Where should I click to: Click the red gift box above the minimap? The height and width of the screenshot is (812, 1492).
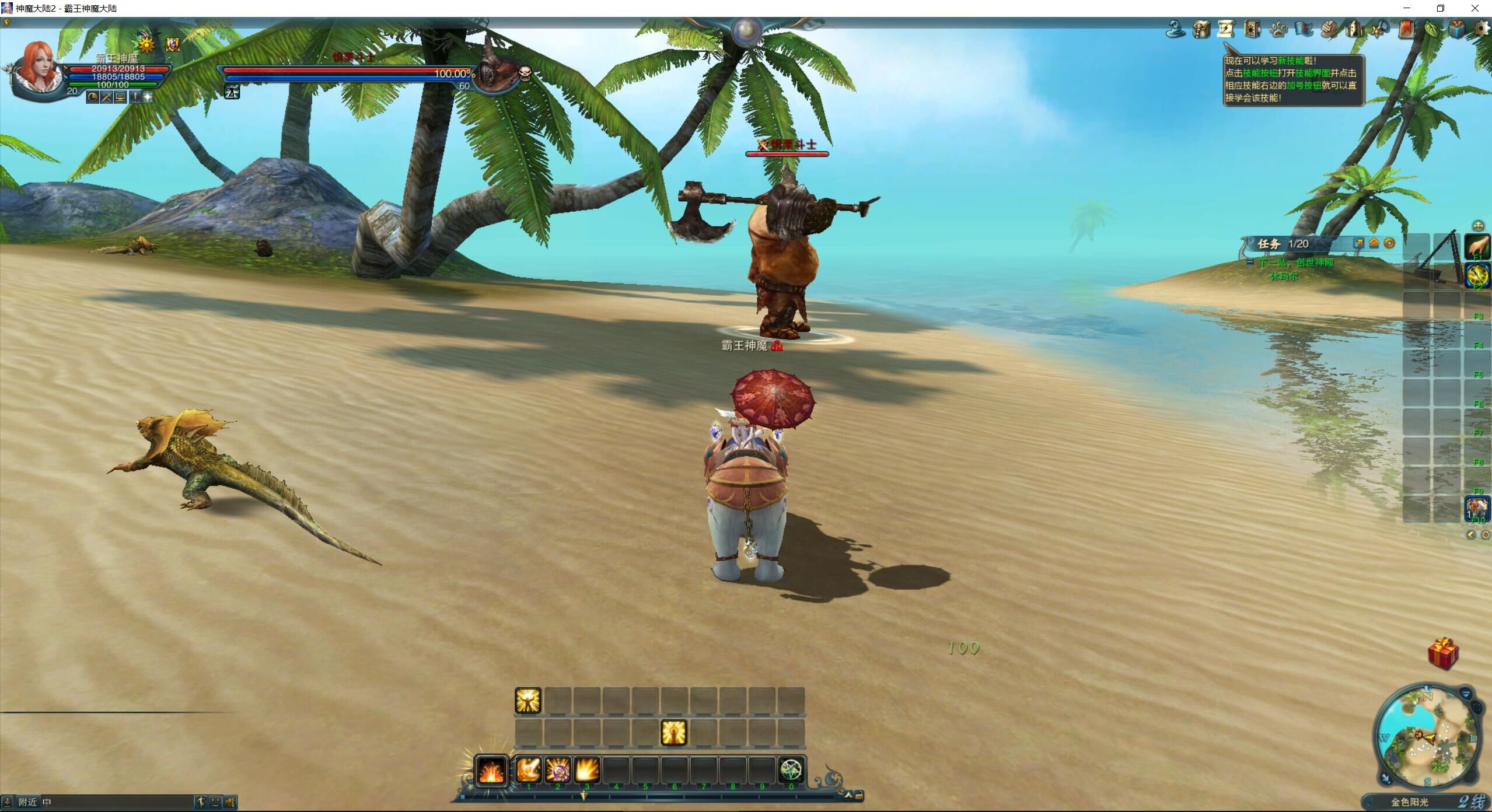tap(1444, 653)
